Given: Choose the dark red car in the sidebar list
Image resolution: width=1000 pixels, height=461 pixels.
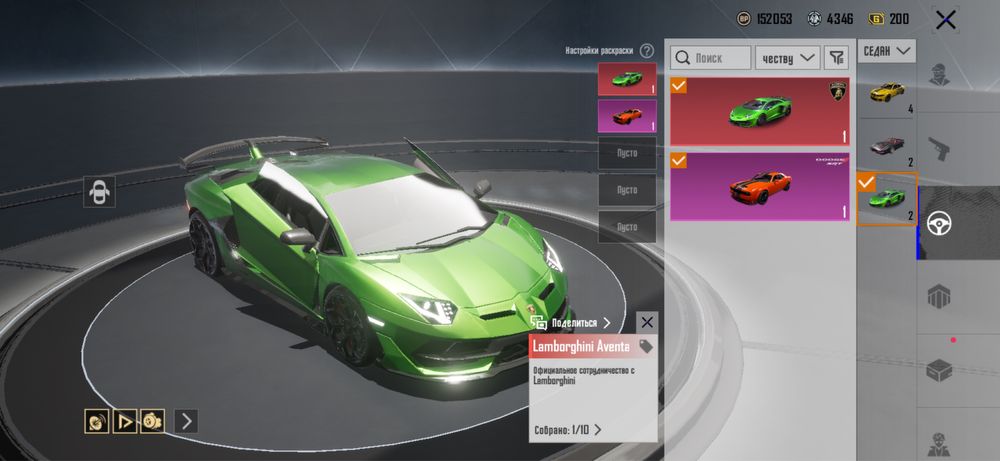Looking at the screenshot, I should point(887,147).
